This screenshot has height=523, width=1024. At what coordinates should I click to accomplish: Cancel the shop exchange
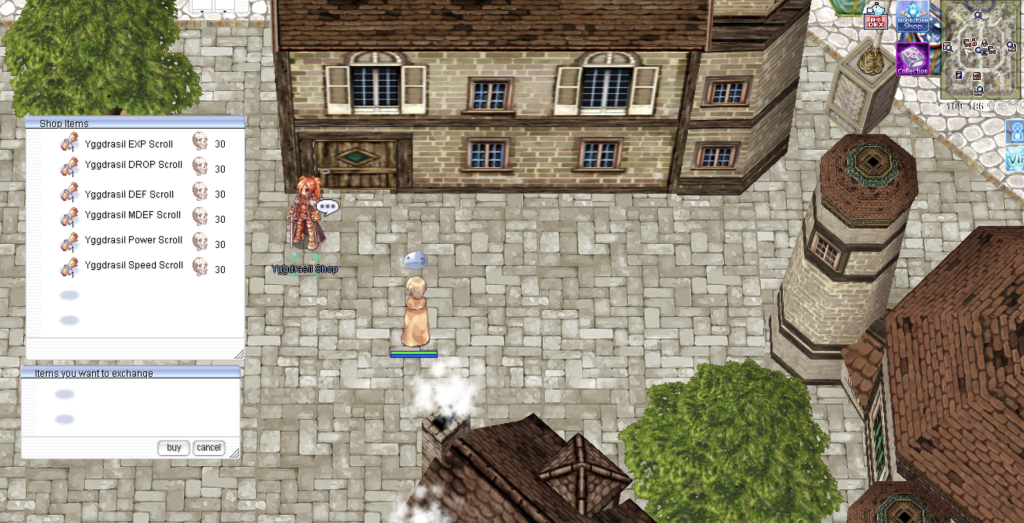click(x=208, y=448)
